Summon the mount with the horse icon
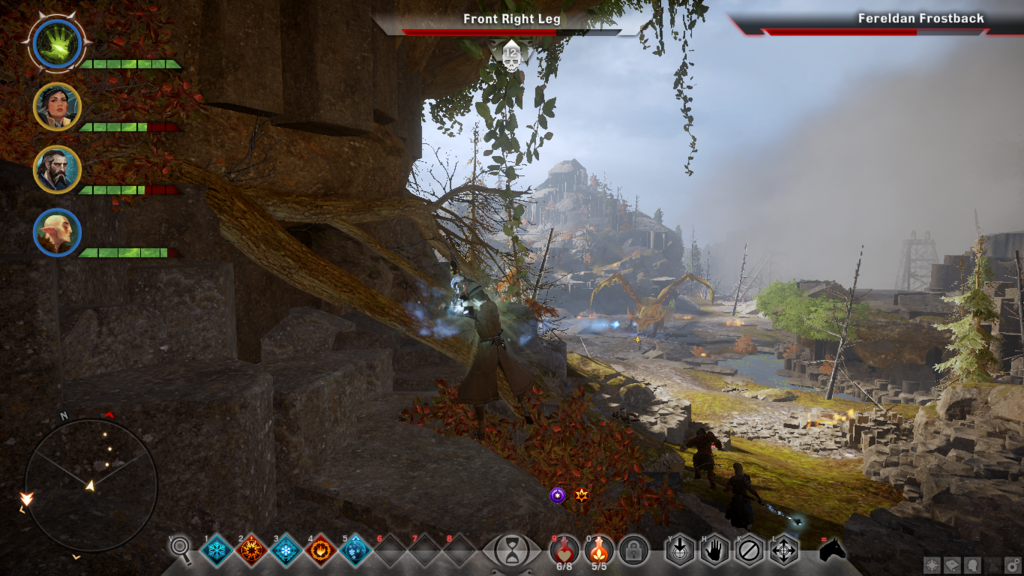Viewport: 1024px width, 576px height. [832, 549]
